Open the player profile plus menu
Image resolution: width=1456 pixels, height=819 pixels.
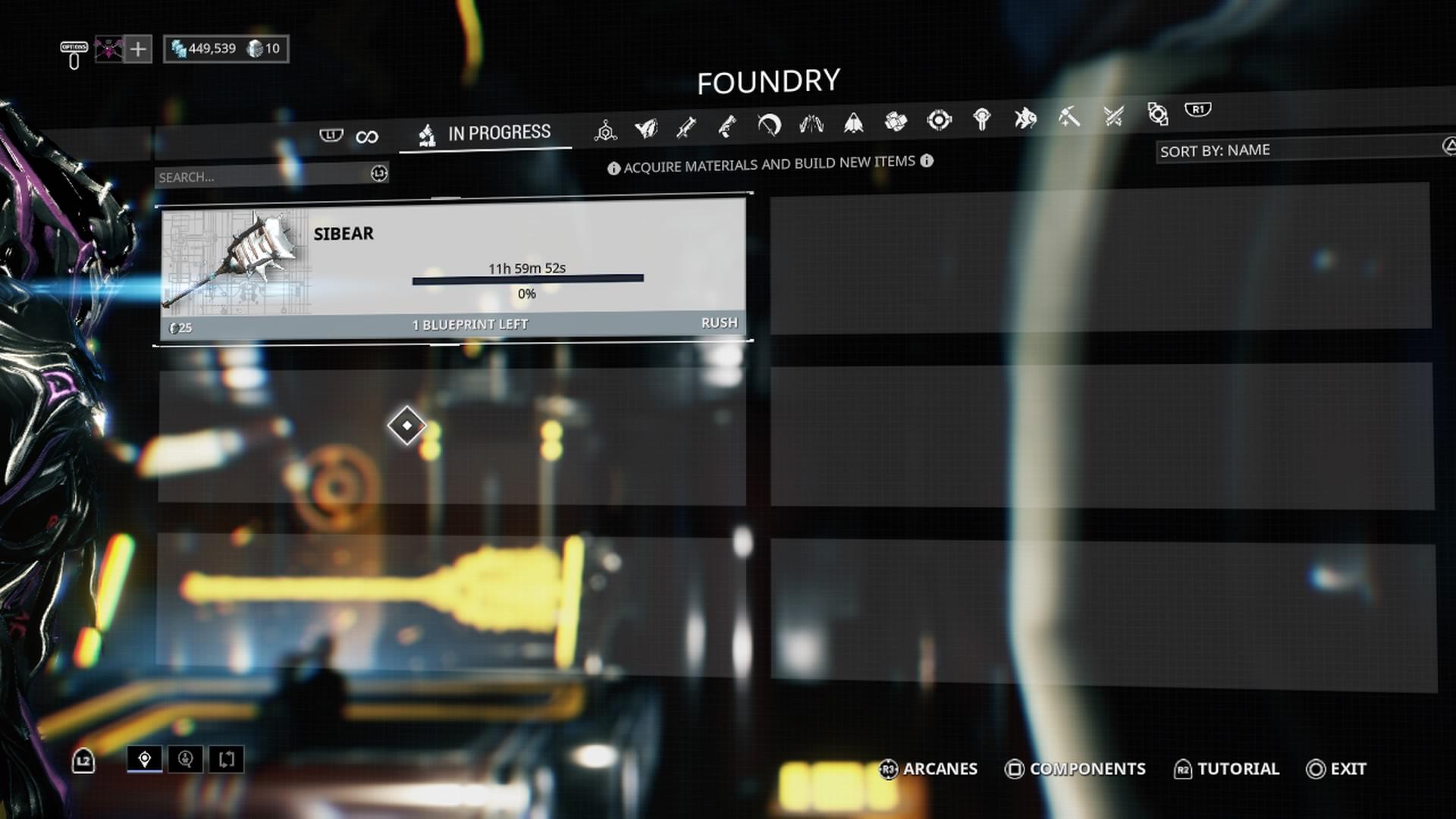[137, 50]
